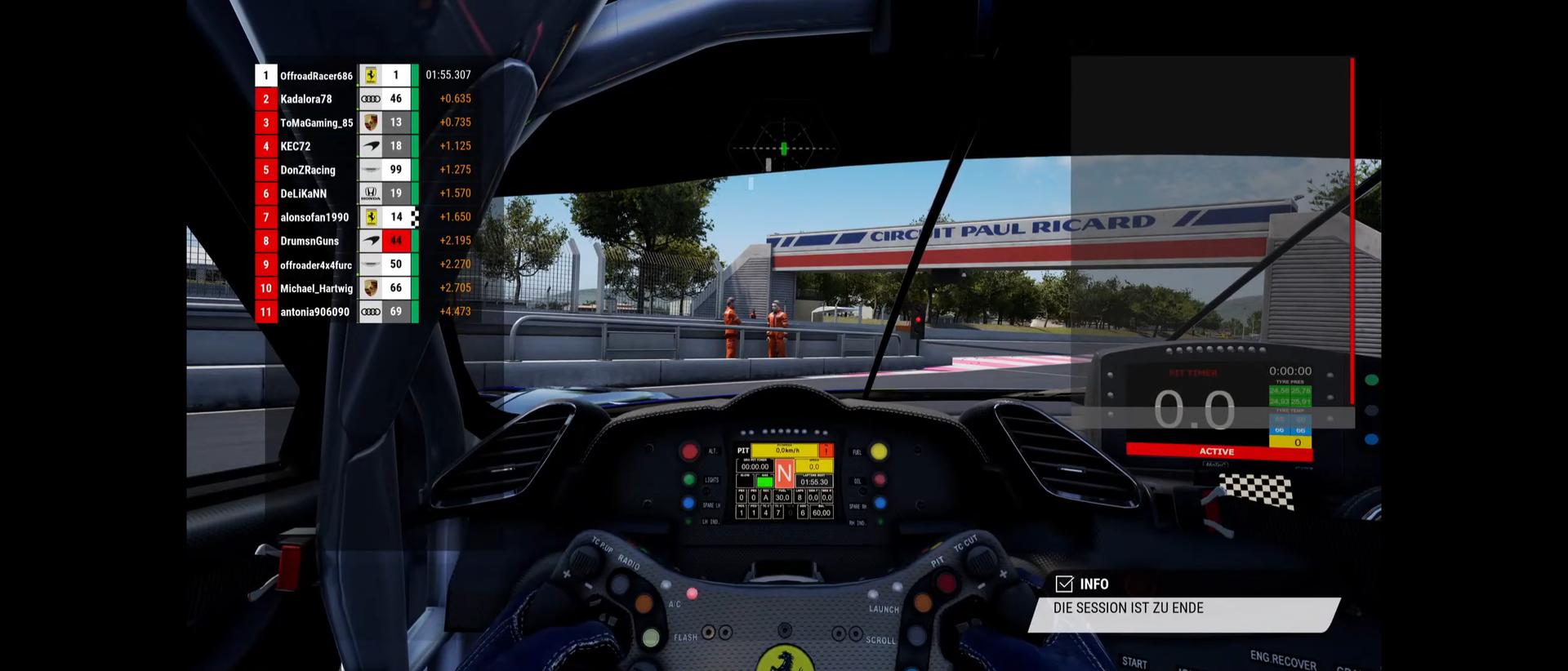Viewport: 1568px width, 671px height.
Task: Click the KEC72 leaderboard entry
Action: point(296,146)
